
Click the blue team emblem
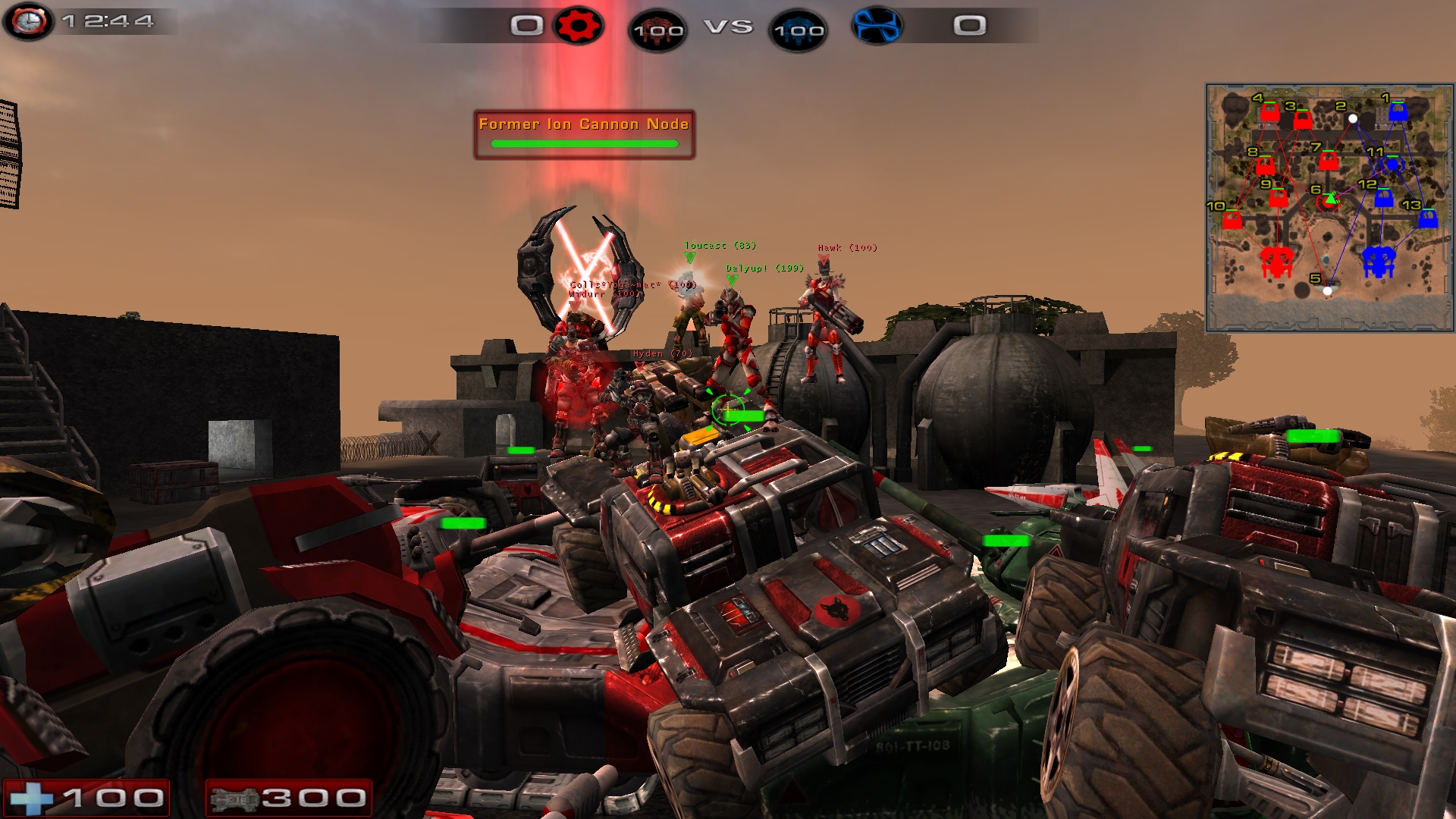pyautogui.click(x=877, y=26)
